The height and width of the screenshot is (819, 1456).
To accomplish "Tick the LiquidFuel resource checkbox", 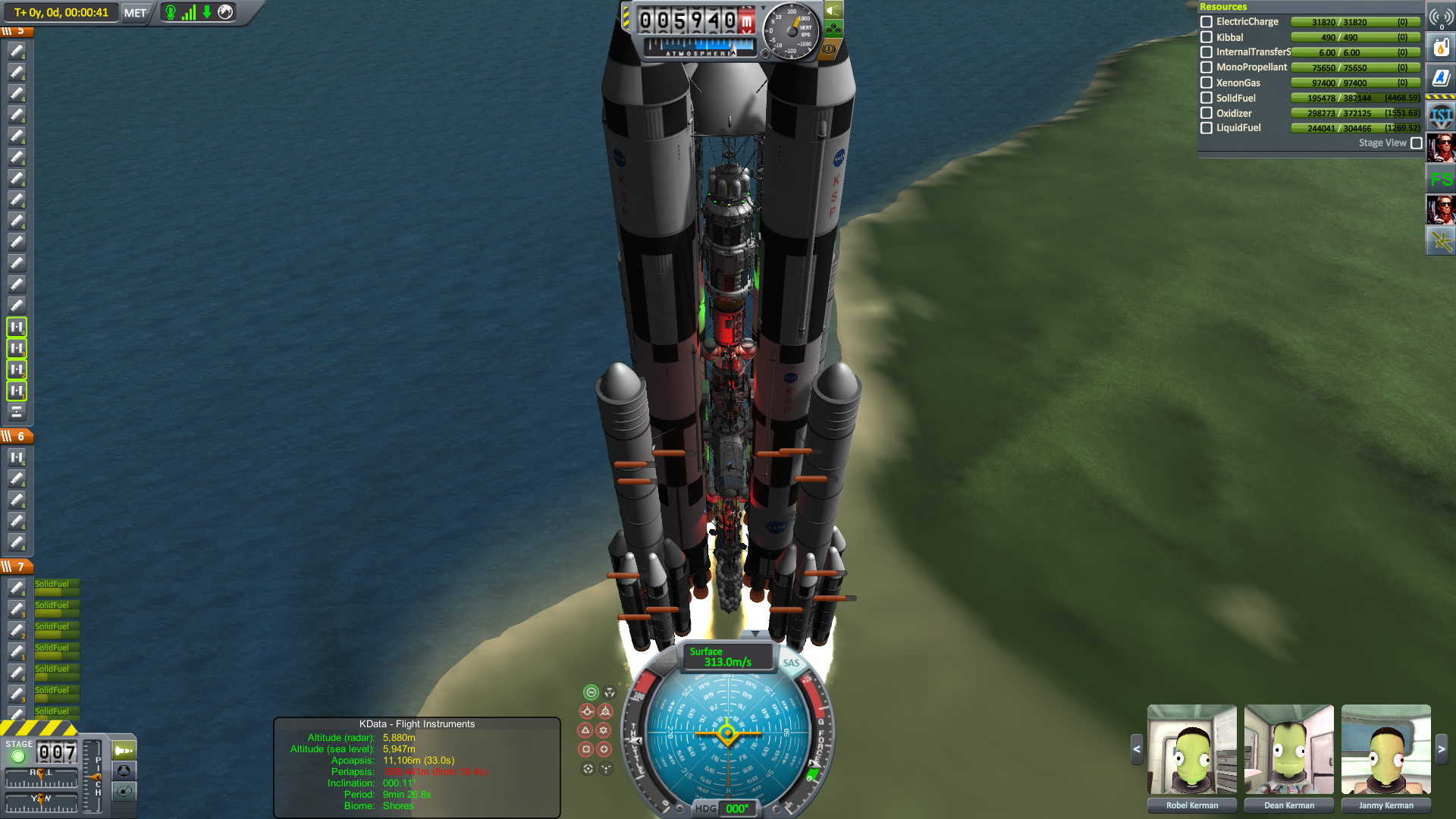I will 1207,128.
